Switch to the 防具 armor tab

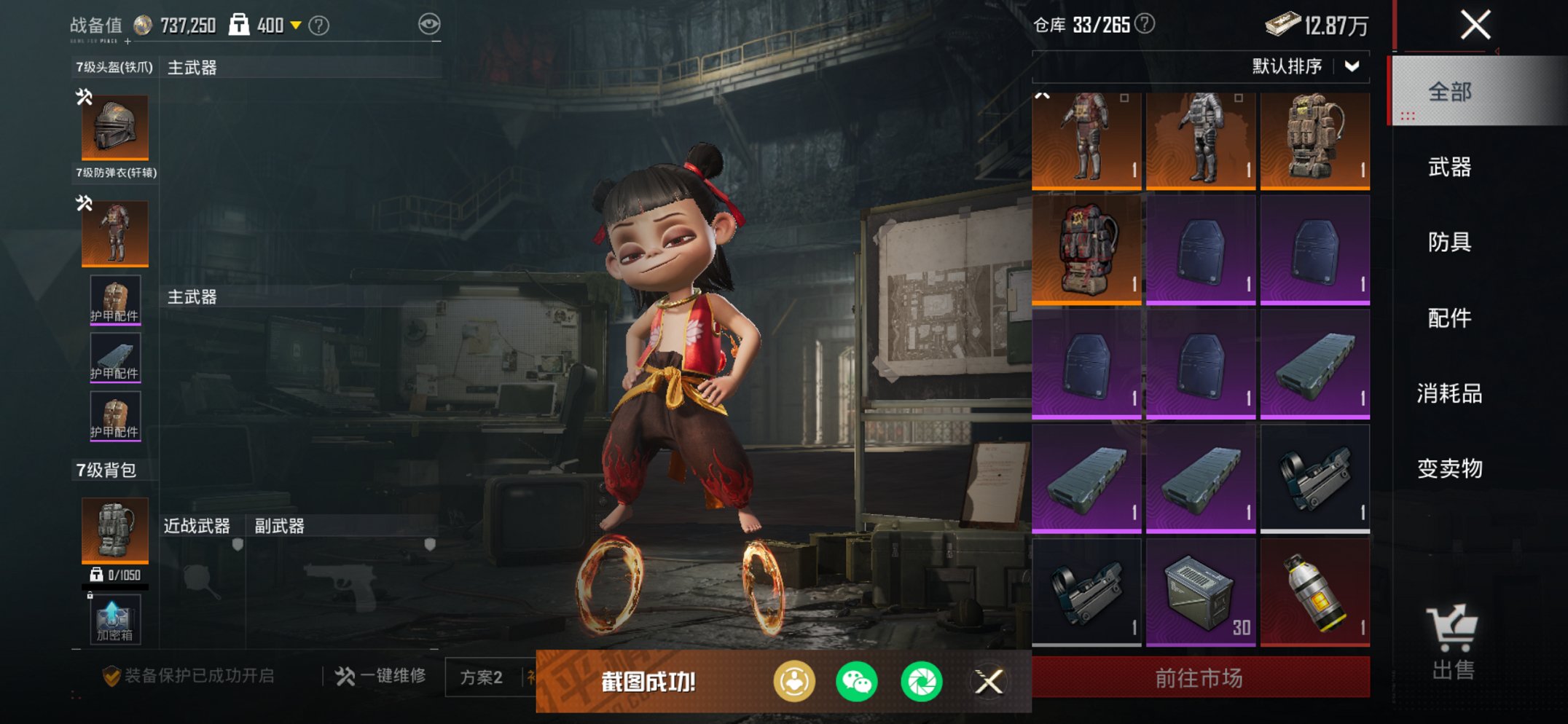coord(1449,243)
